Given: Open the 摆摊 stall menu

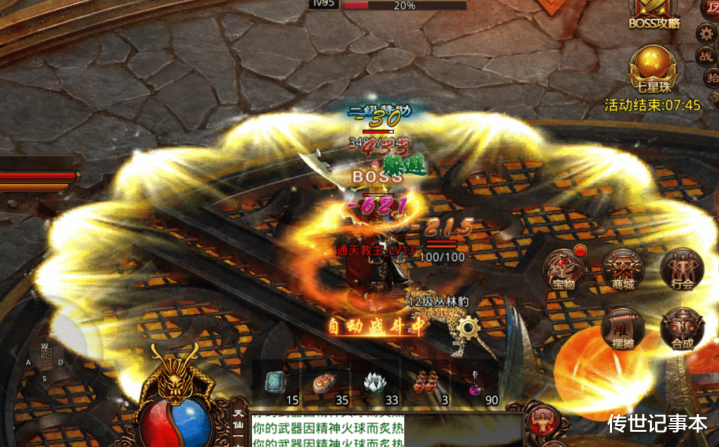Looking at the screenshot, I should 622,328.
